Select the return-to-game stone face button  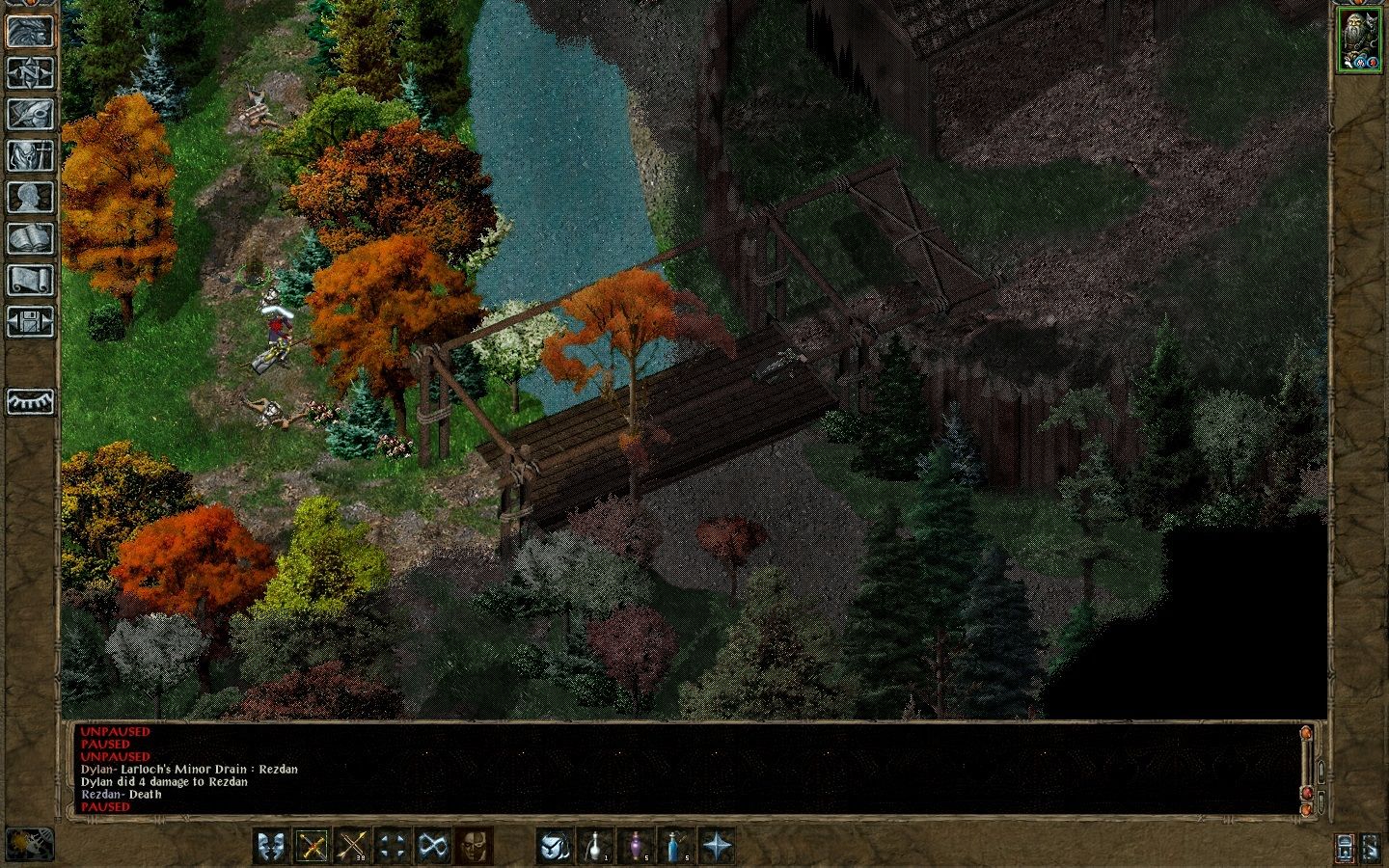[x=30, y=31]
